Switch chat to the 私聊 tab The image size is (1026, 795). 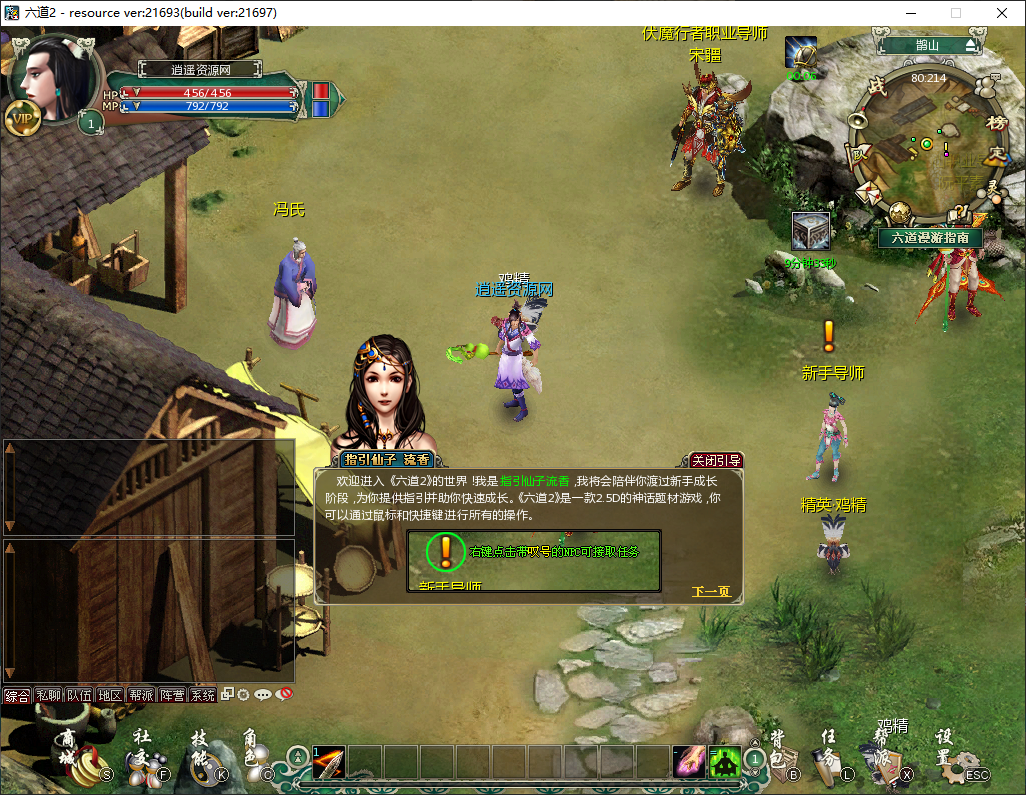[x=48, y=695]
